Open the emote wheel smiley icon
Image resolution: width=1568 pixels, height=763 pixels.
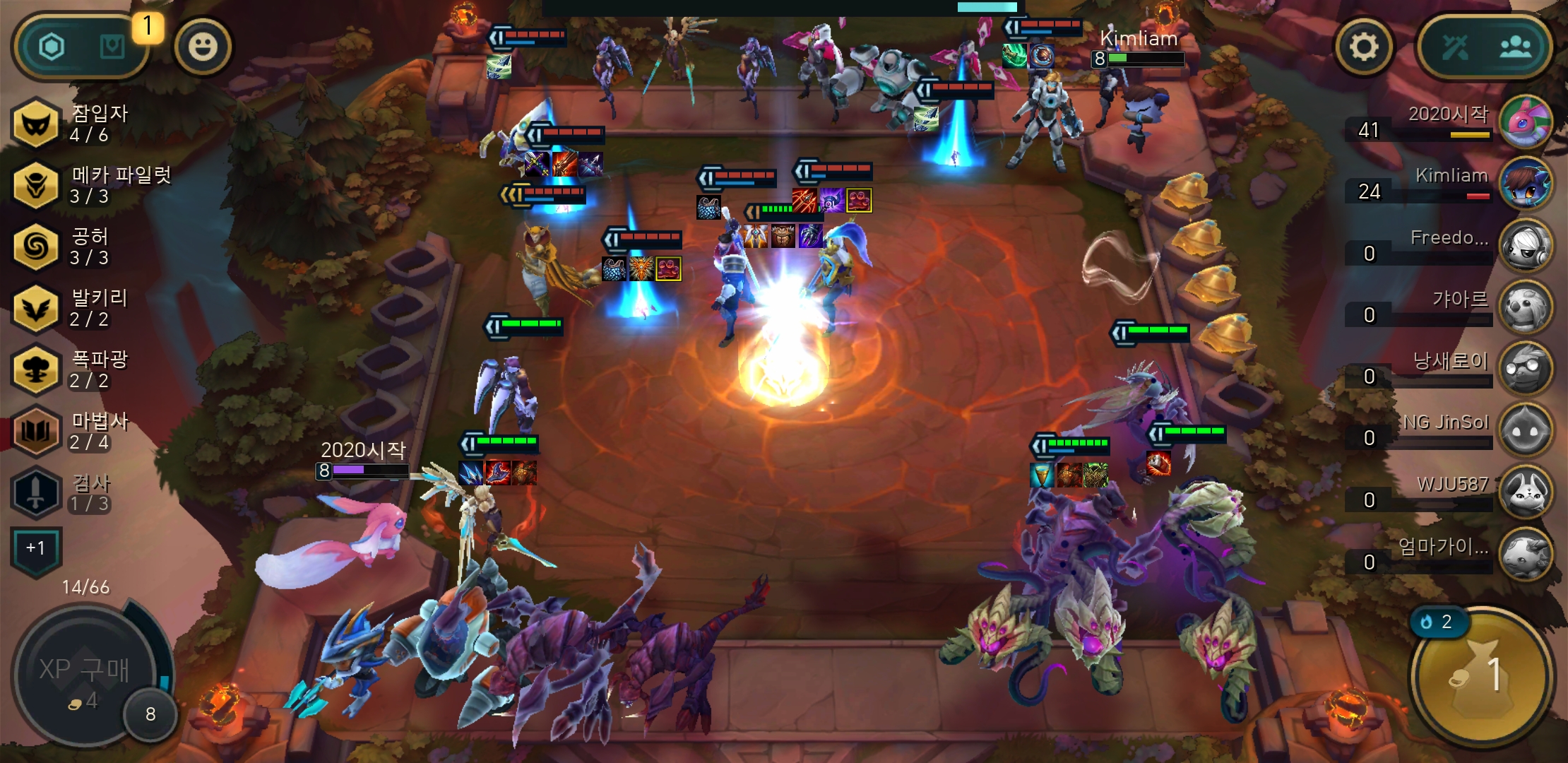pos(203,47)
